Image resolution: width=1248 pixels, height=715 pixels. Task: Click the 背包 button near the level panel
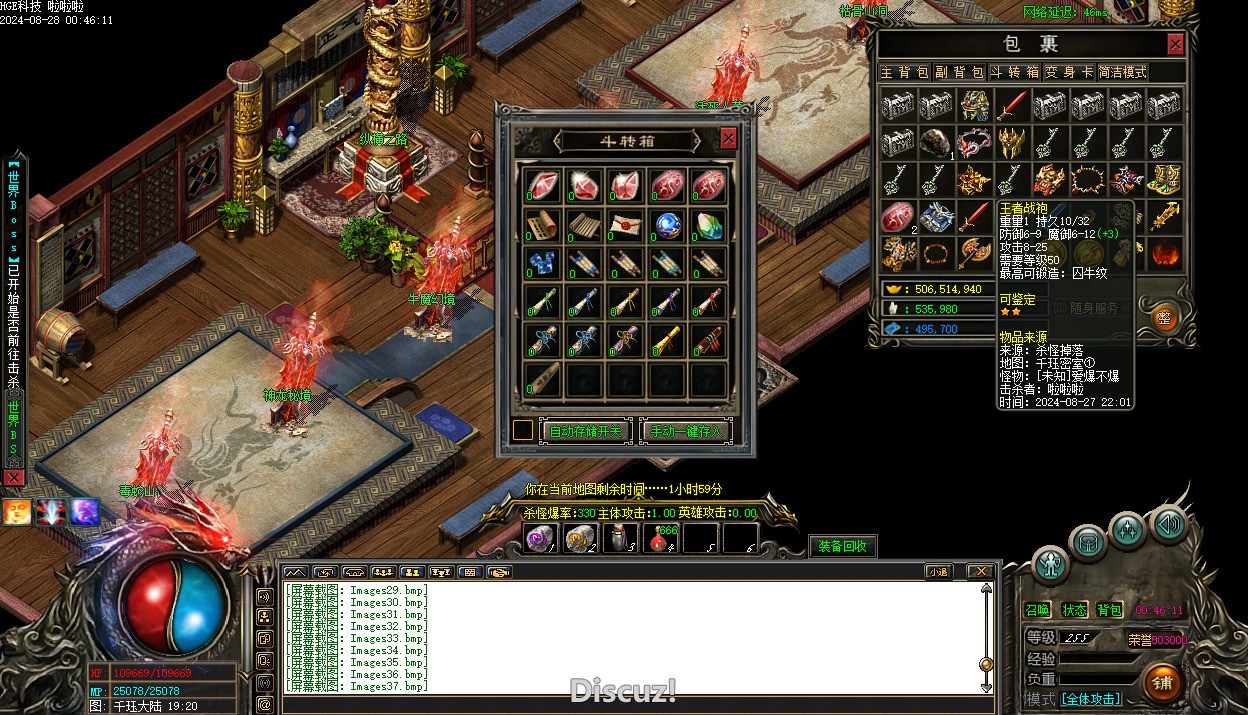1109,610
